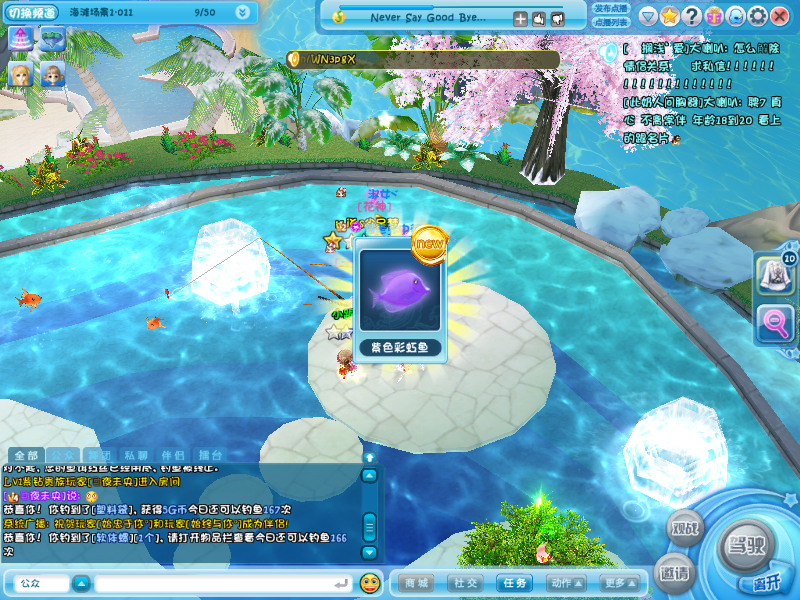Viewport: 800px width, 600px height.
Task: Open the 社交 social menu
Action: pos(466,583)
